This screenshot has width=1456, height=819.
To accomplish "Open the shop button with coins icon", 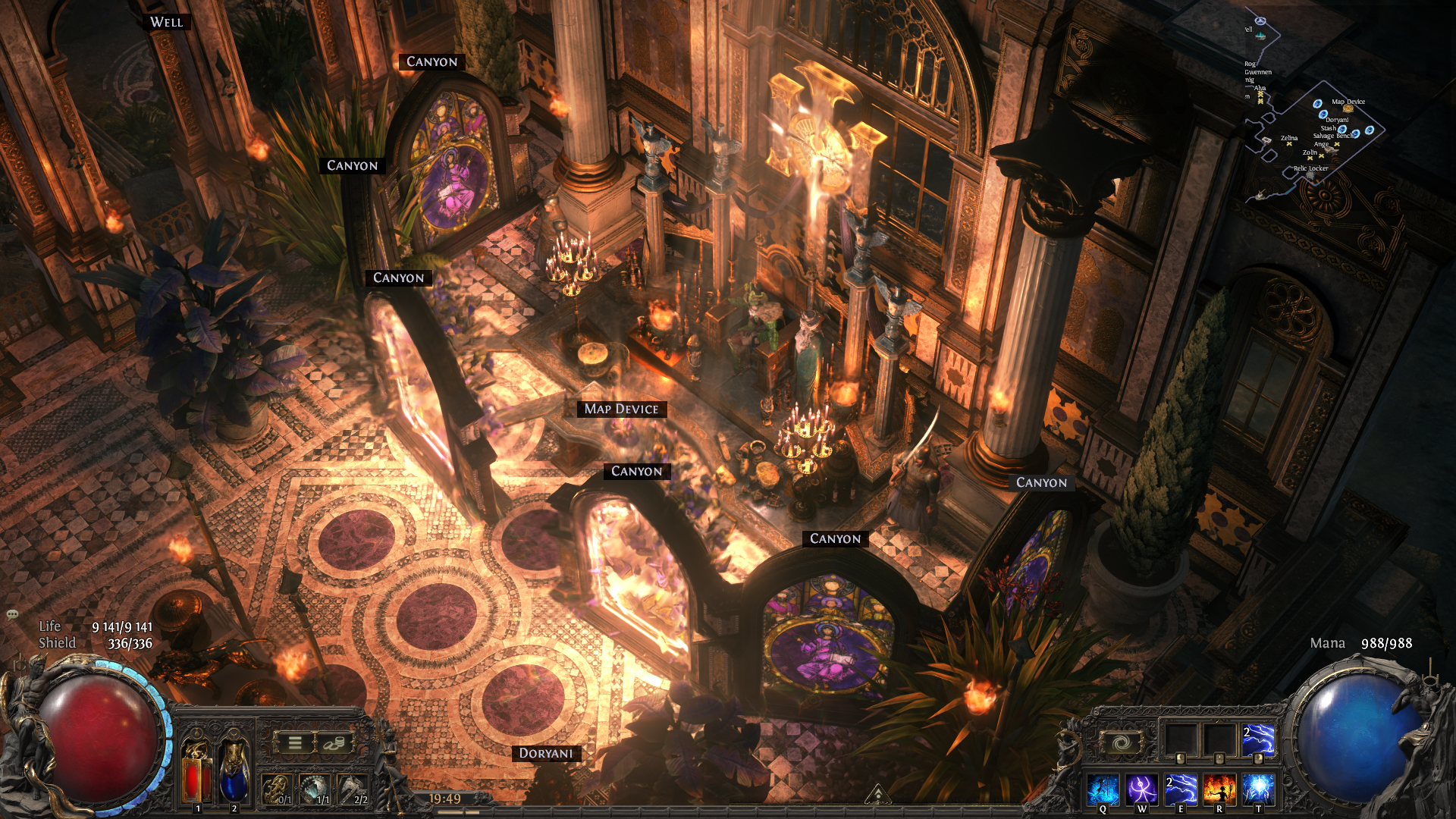I will [332, 743].
